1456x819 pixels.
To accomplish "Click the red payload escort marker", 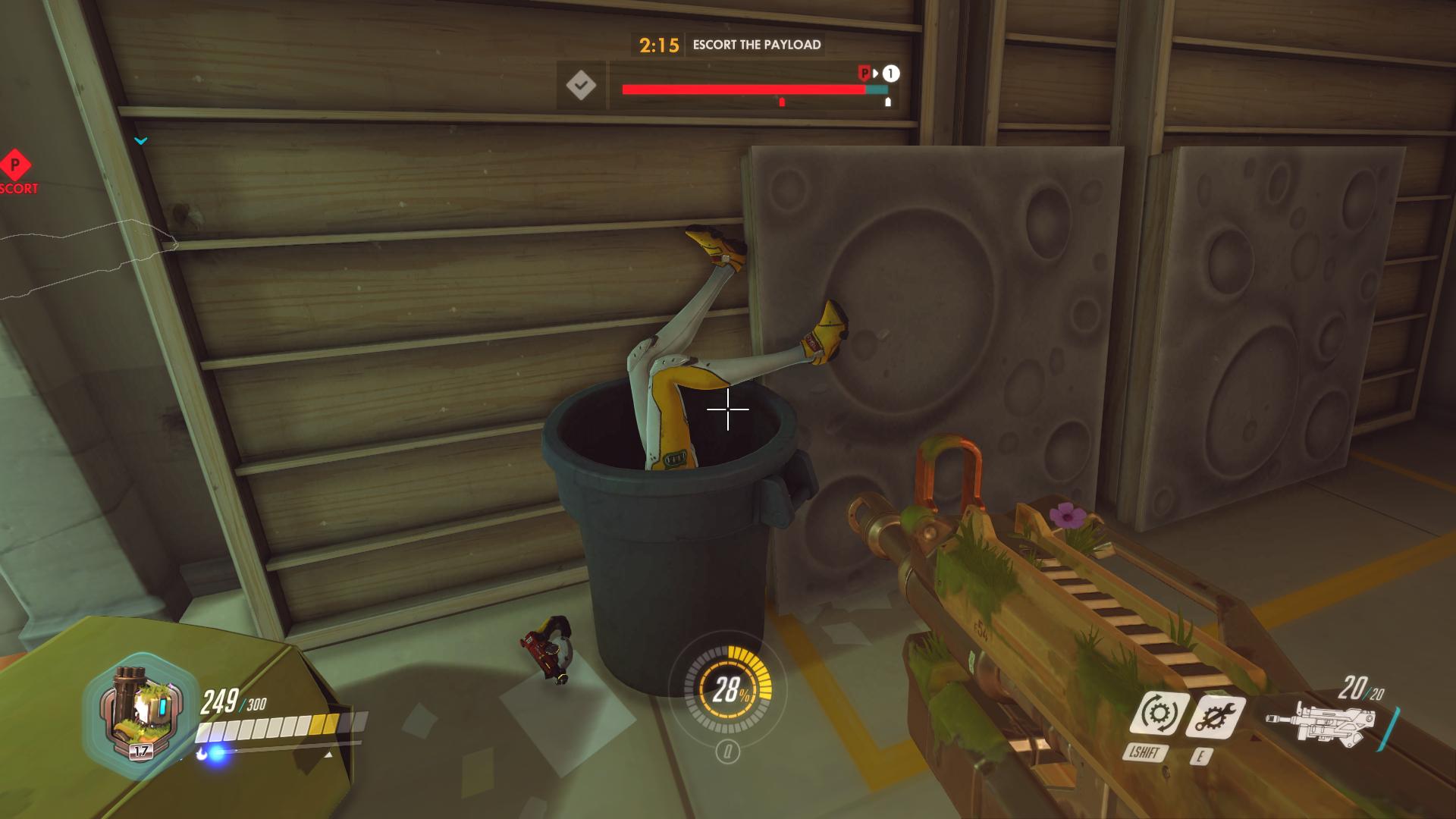I will tap(14, 165).
